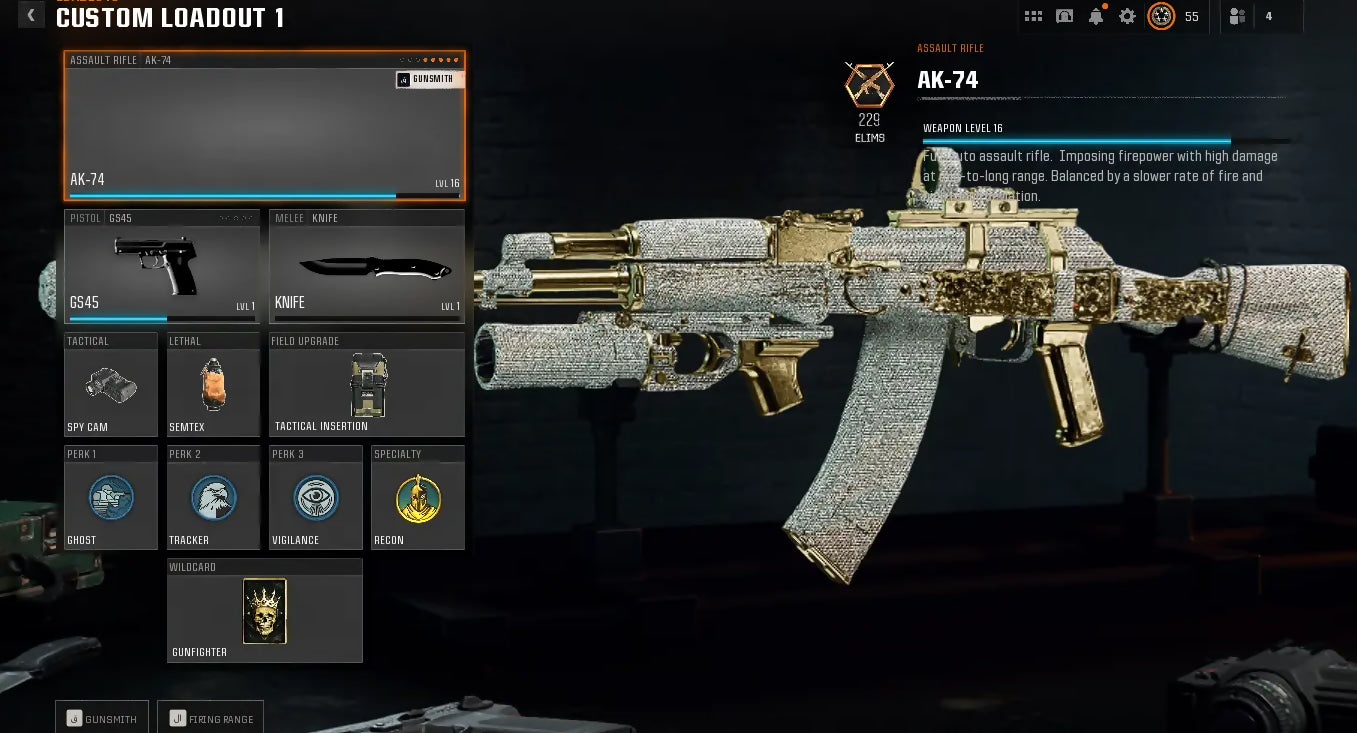Choose the Vigilance perk slot
The image size is (1357, 733).
point(316,498)
